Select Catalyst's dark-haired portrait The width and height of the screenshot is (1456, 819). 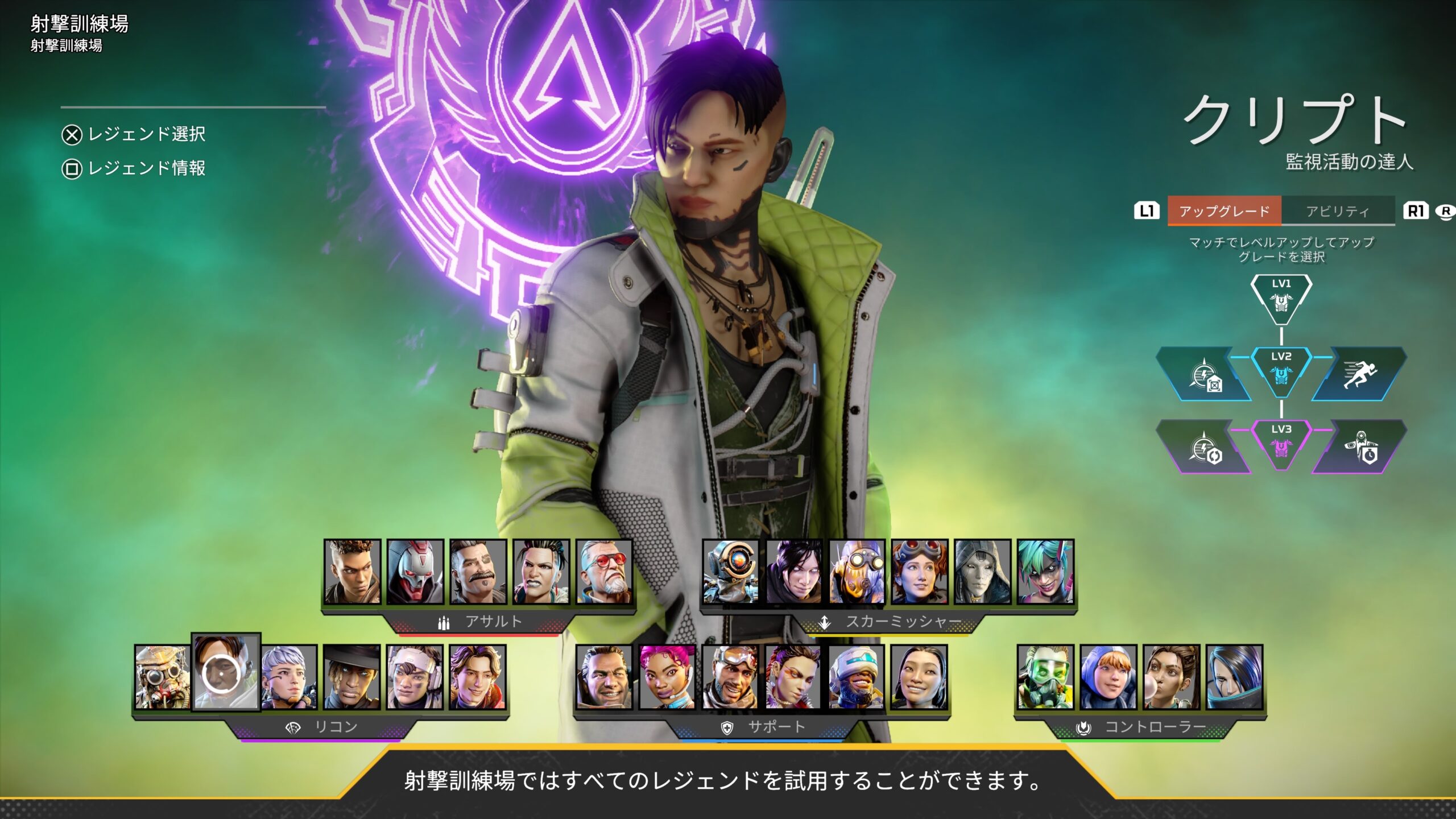coord(1234,677)
